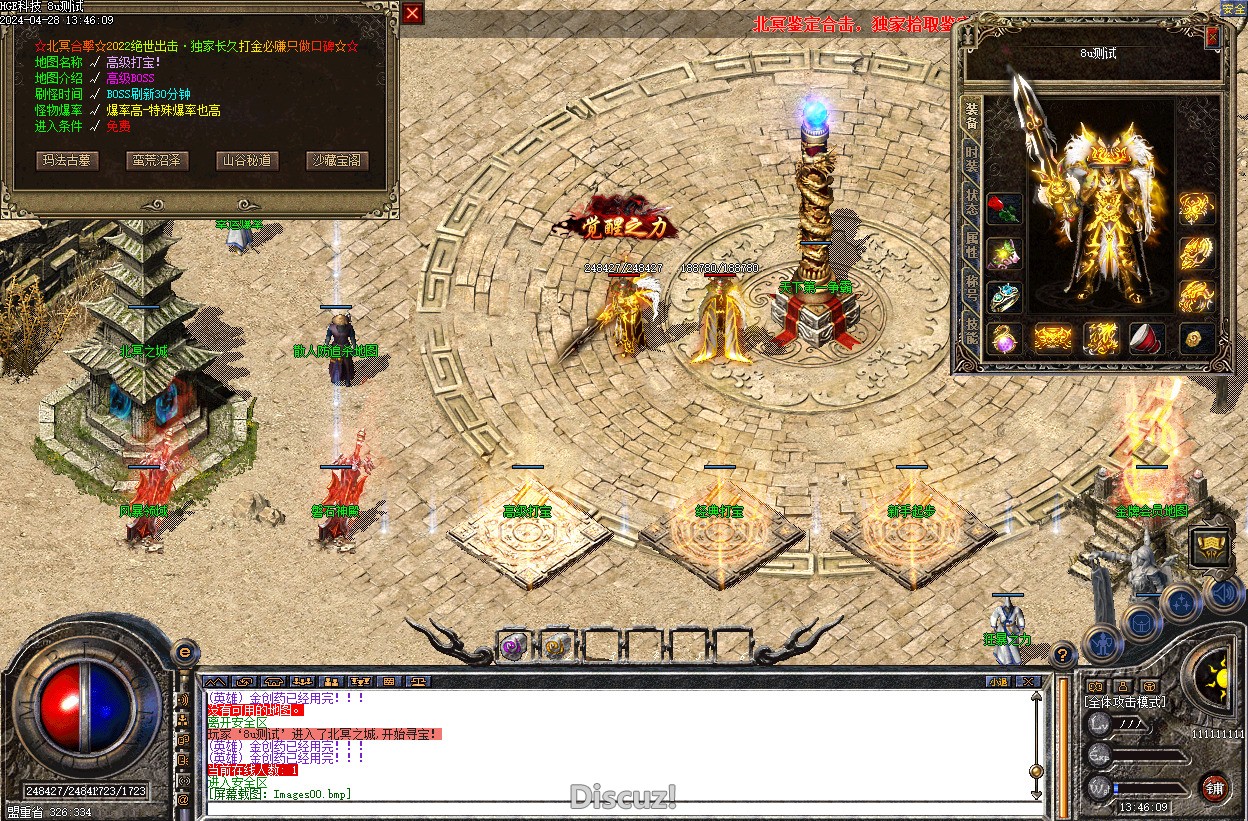
Task: Close the map info dialog
Action: coord(413,13)
